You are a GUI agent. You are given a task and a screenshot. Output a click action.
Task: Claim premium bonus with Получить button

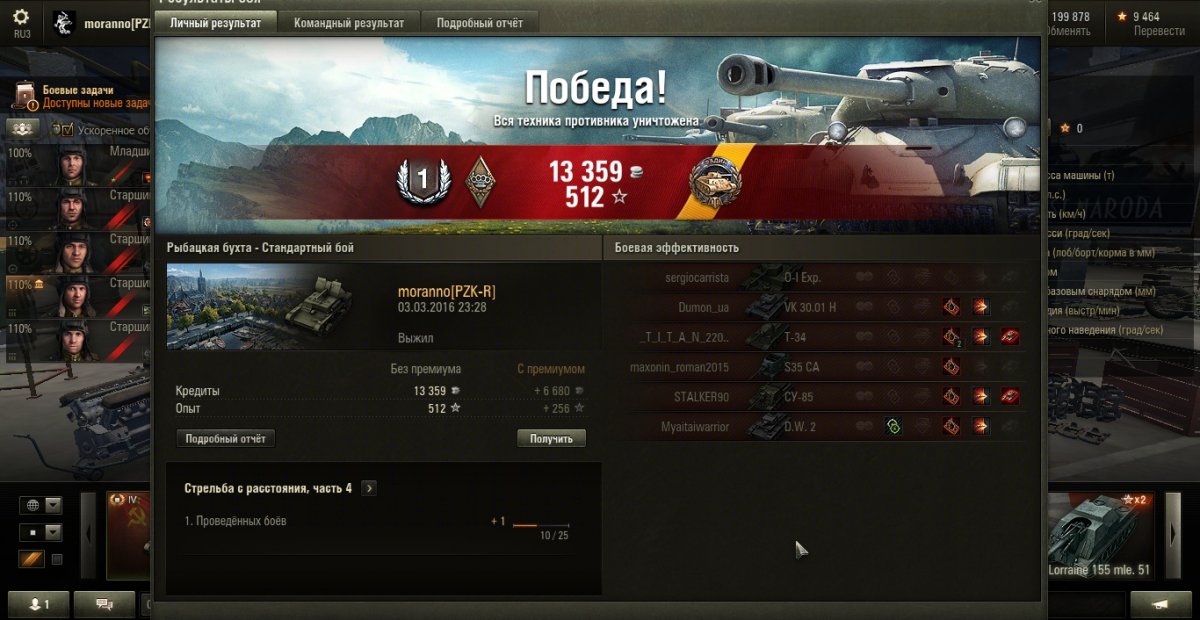pos(551,438)
